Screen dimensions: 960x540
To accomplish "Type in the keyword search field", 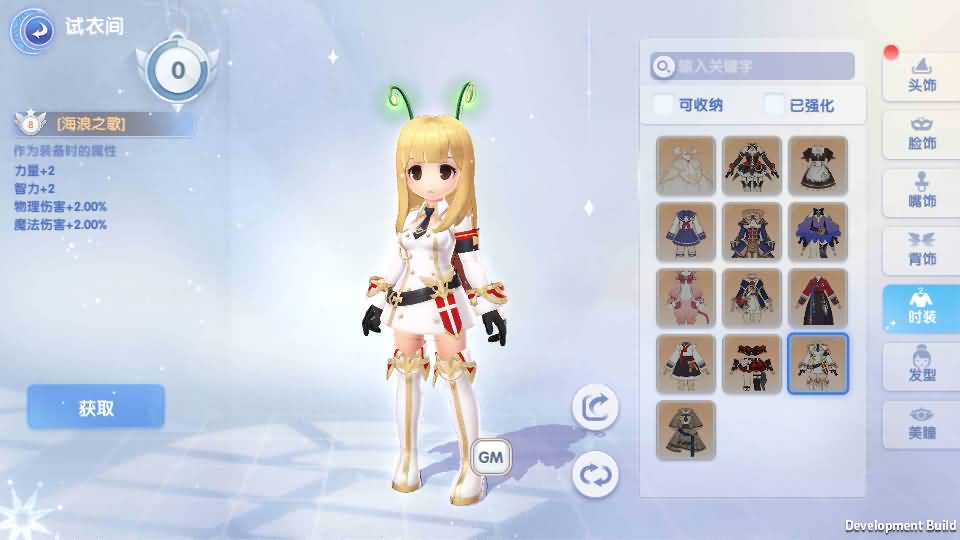I will click(760, 66).
